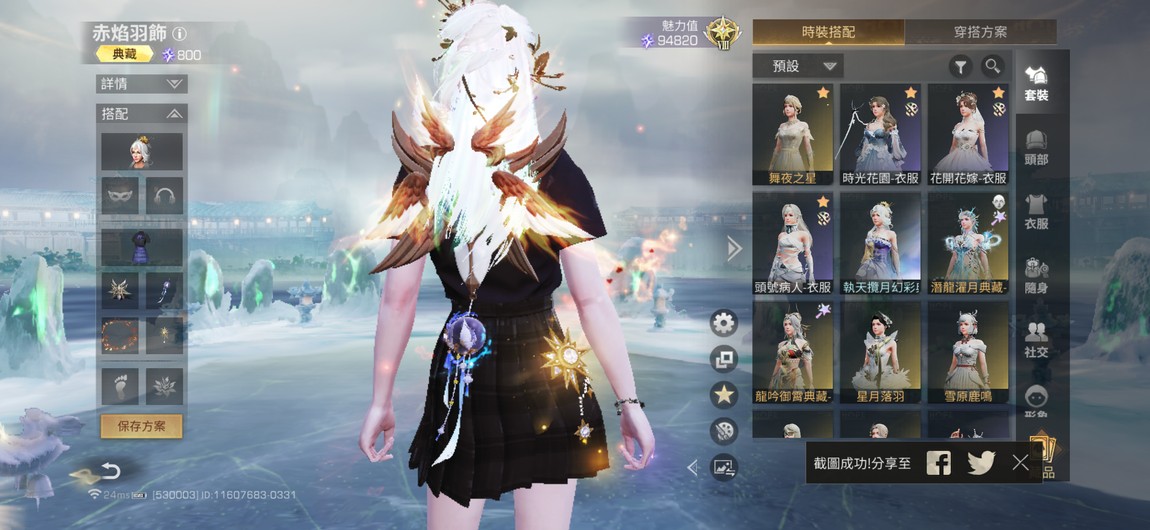Open the gear settings icon
This screenshot has width=1150, height=530.
click(x=724, y=323)
